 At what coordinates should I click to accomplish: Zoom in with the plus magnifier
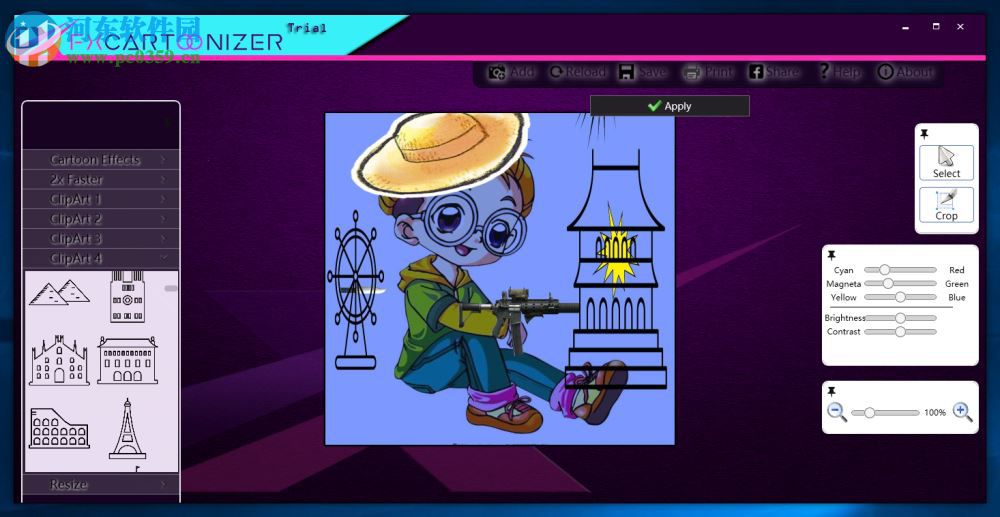962,412
